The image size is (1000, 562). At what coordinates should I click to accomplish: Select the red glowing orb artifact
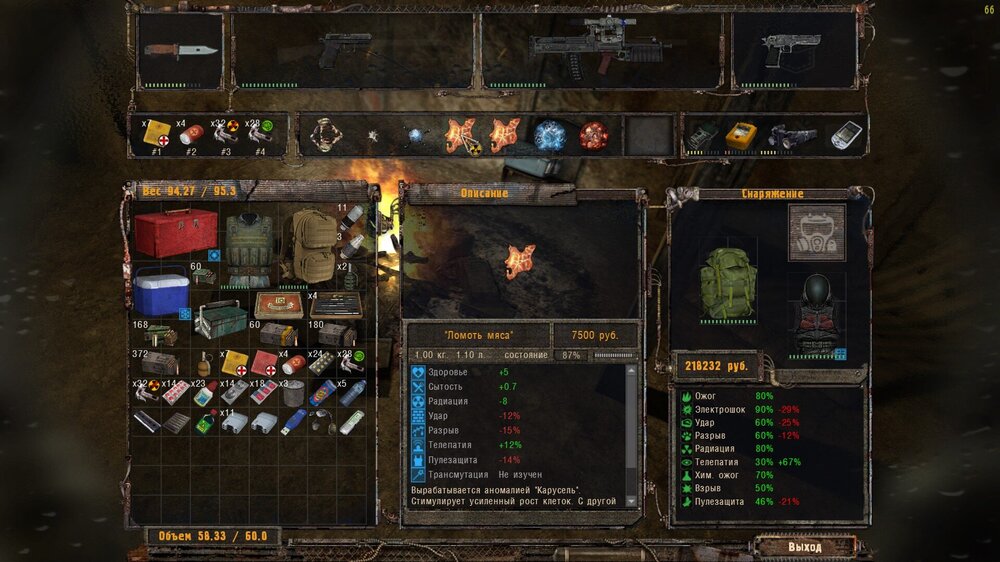594,135
